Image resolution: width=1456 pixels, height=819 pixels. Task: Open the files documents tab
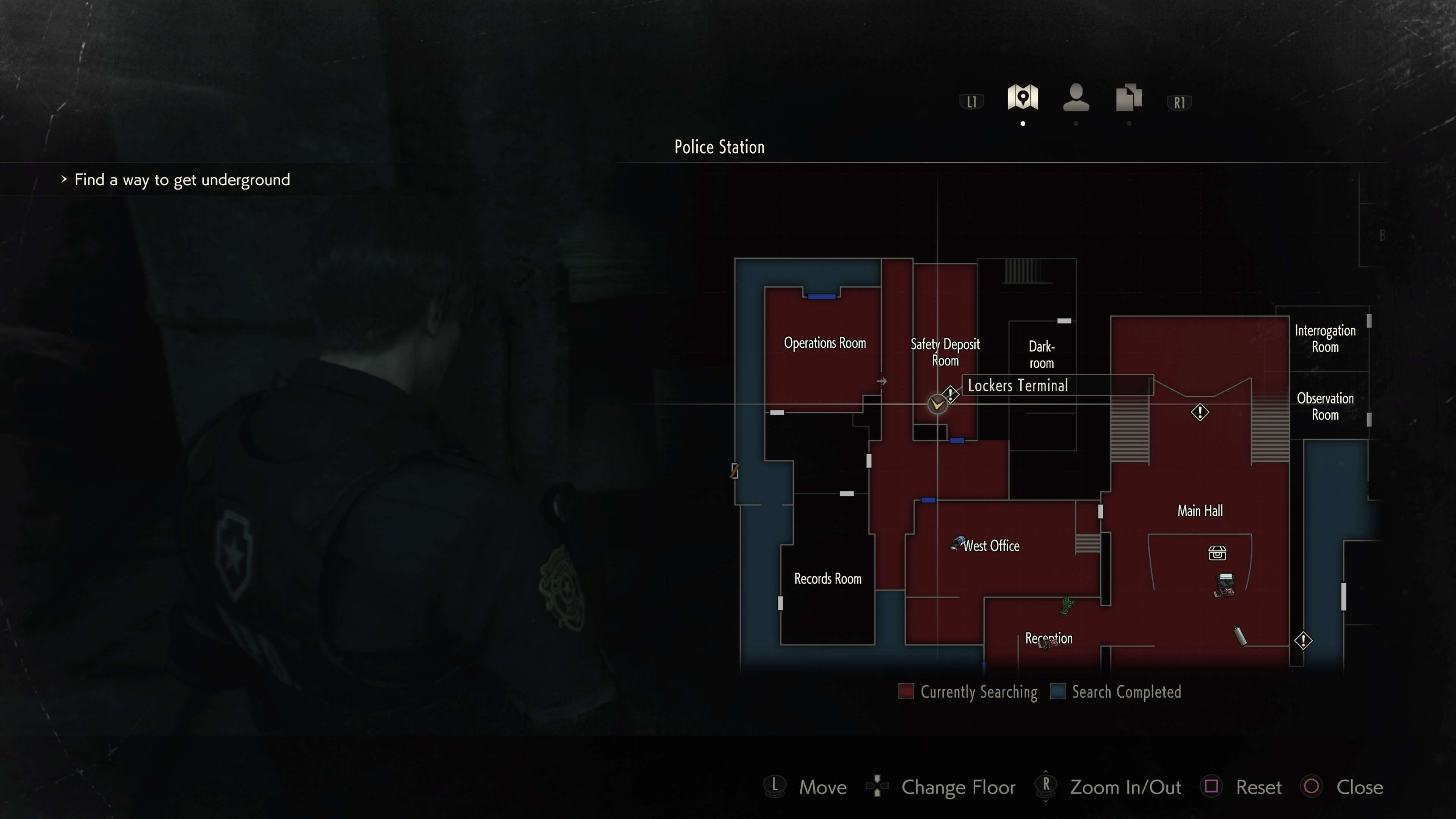pyautogui.click(x=1128, y=98)
